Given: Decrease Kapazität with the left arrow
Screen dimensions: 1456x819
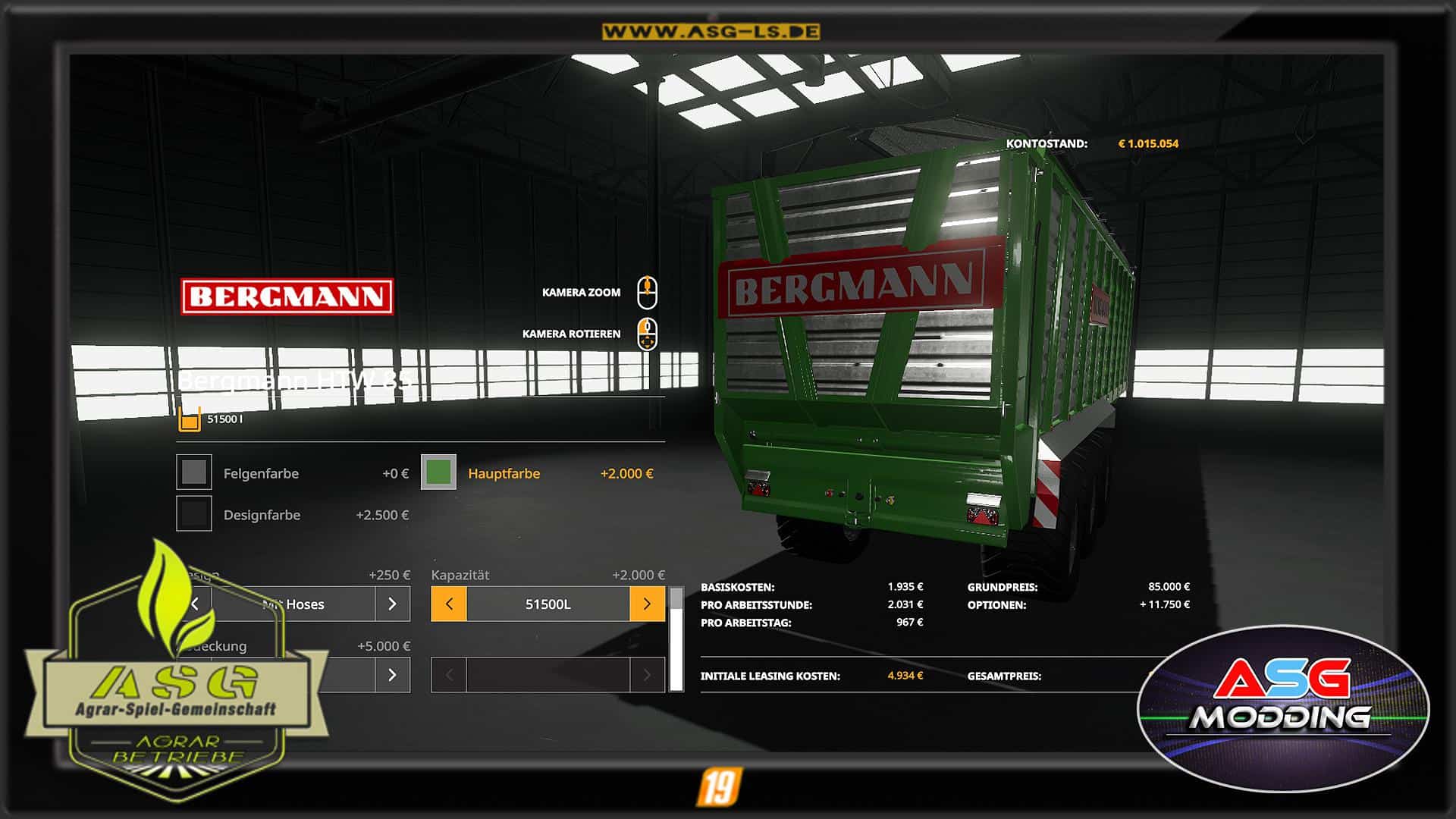Looking at the screenshot, I should pyautogui.click(x=449, y=604).
